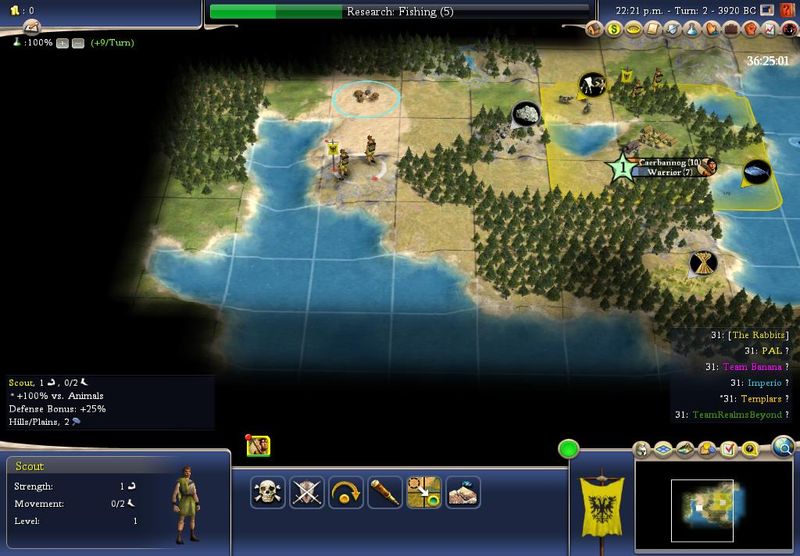Select the spyglass explore action
Image resolution: width=800 pixels, height=556 pixels.
[x=384, y=492]
